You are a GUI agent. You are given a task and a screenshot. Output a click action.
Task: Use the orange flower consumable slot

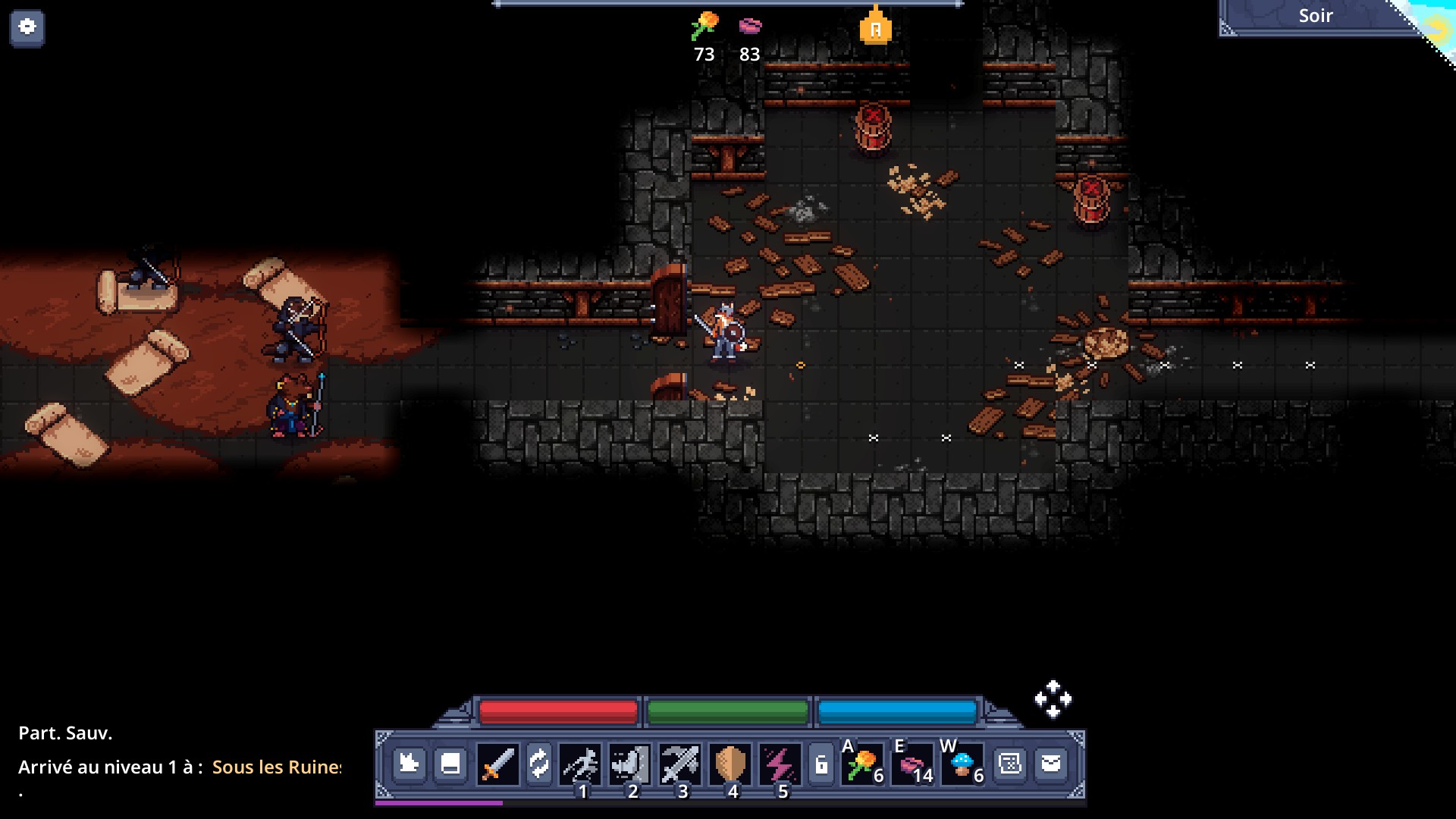pos(864,764)
